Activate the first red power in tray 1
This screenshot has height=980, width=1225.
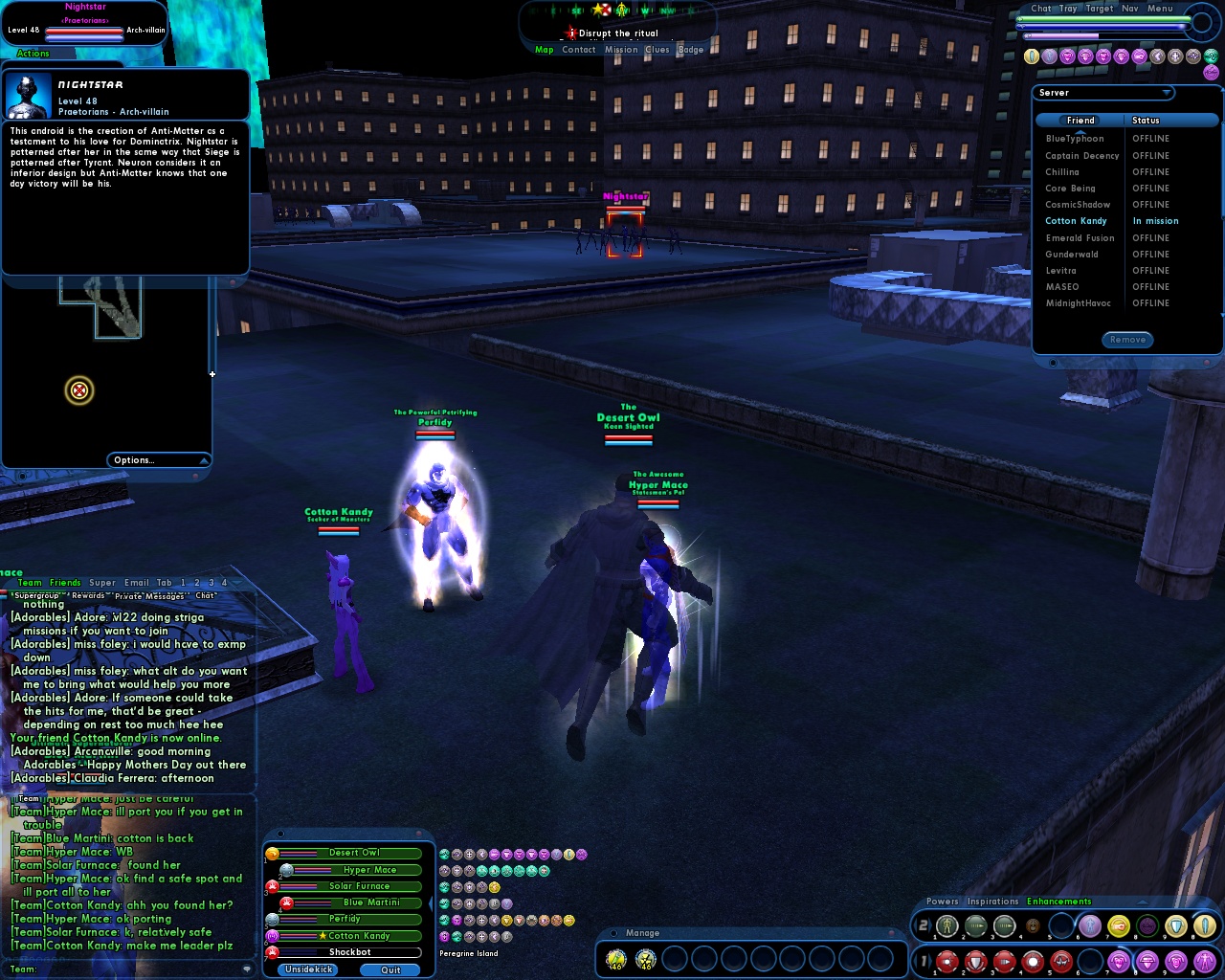(x=946, y=960)
